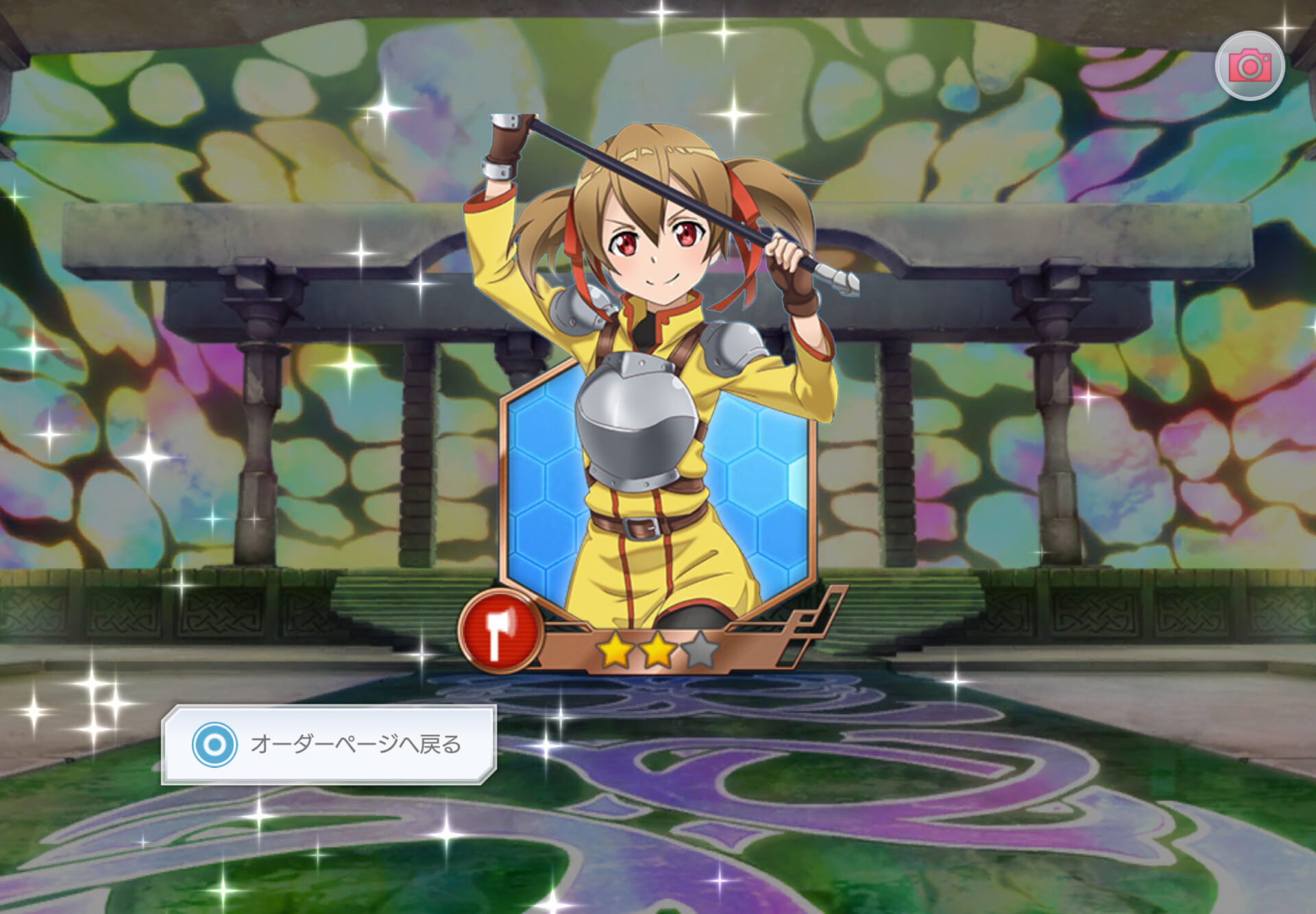Open the bronze banner beneath the character portrait

658,644
